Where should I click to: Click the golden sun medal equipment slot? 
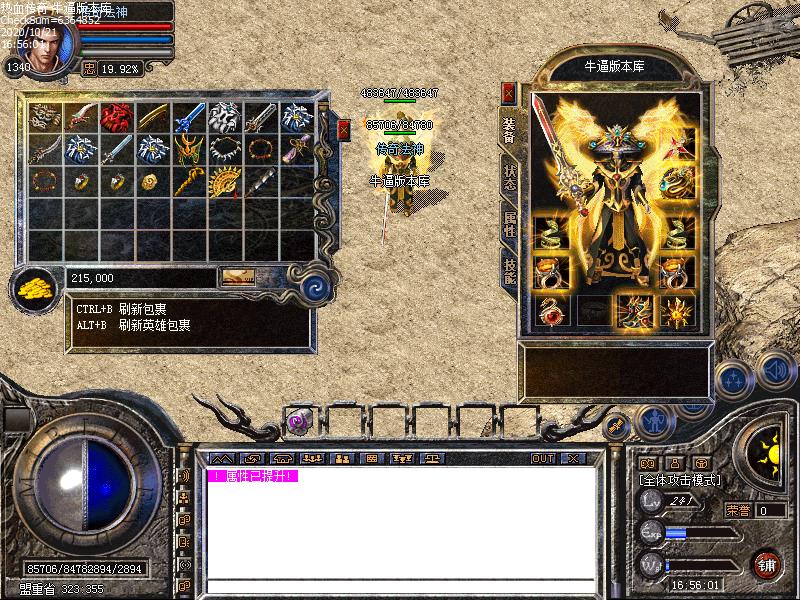[x=676, y=309]
